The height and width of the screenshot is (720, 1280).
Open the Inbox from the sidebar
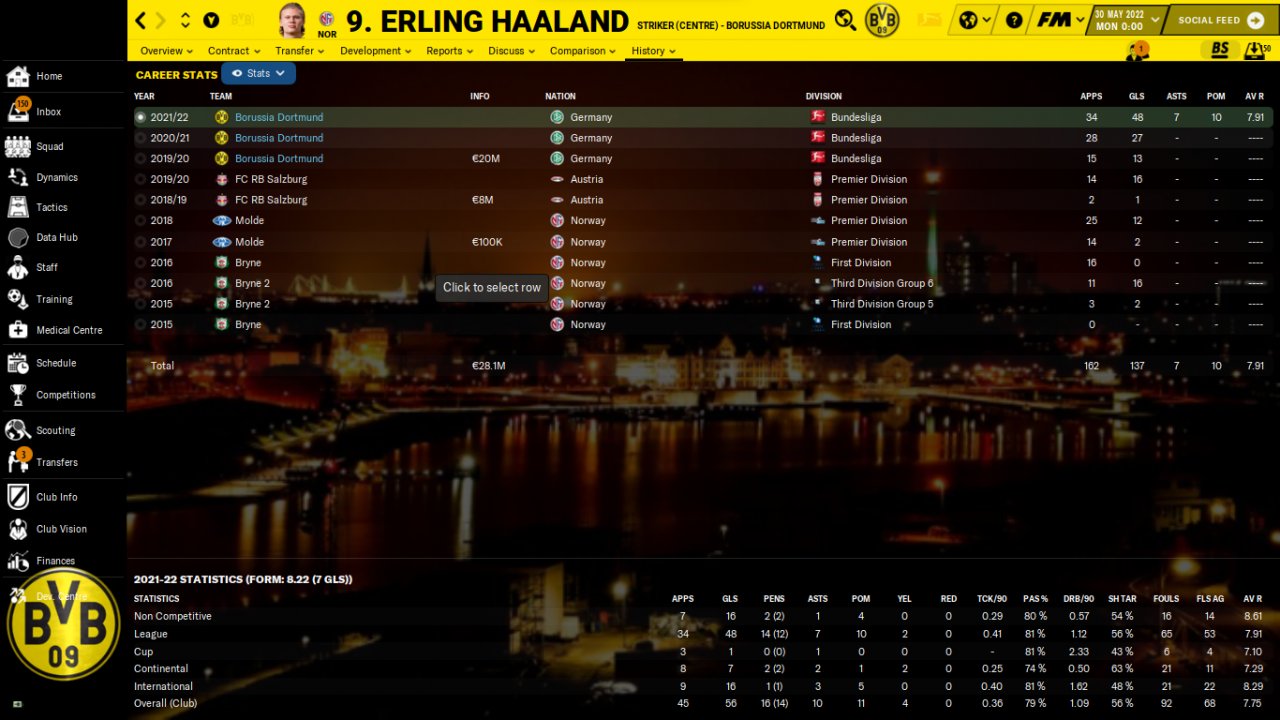[48, 112]
